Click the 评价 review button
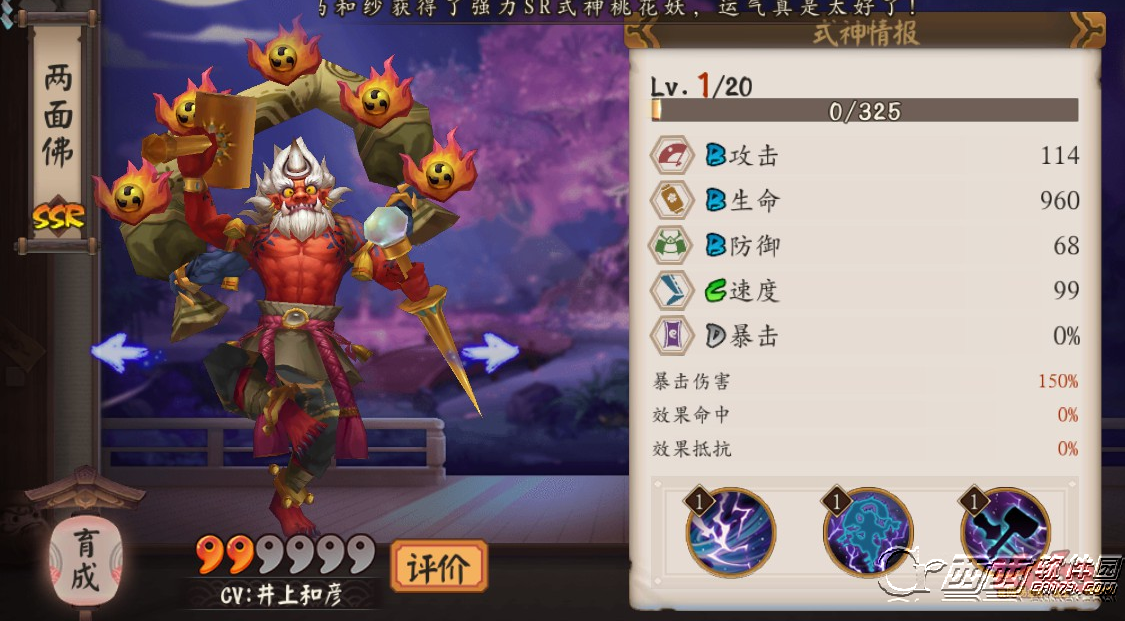The height and width of the screenshot is (621, 1125). (x=438, y=567)
